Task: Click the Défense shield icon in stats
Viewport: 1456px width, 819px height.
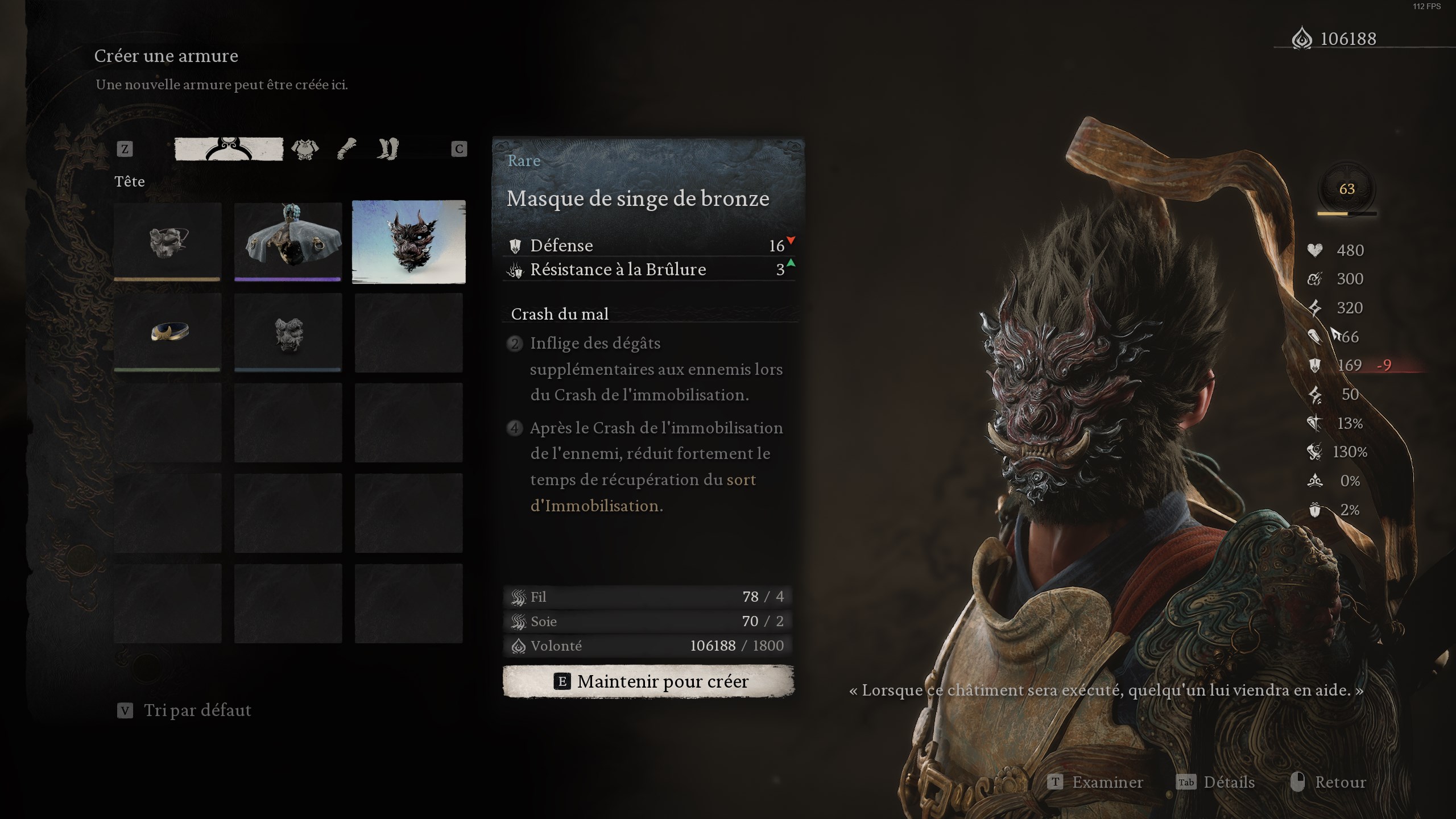Action: [x=516, y=245]
